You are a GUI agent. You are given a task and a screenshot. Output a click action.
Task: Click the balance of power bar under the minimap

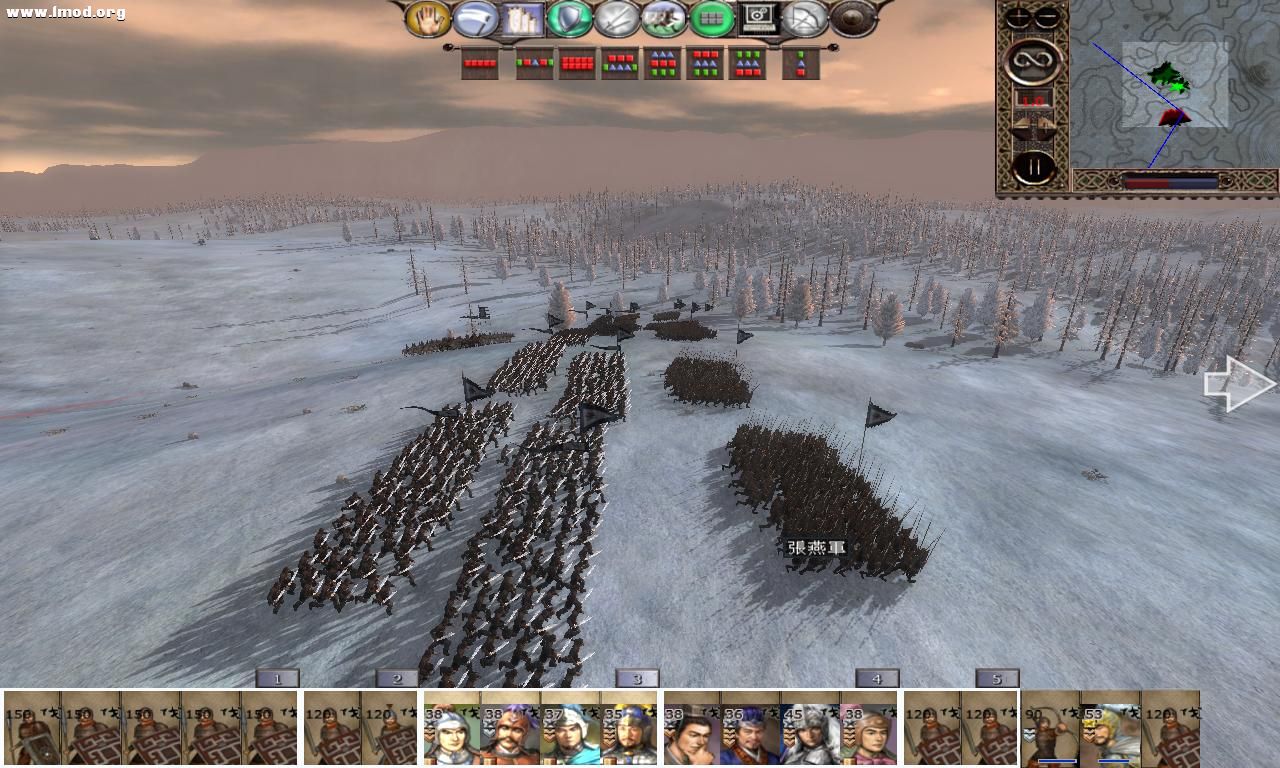[x=1170, y=181]
